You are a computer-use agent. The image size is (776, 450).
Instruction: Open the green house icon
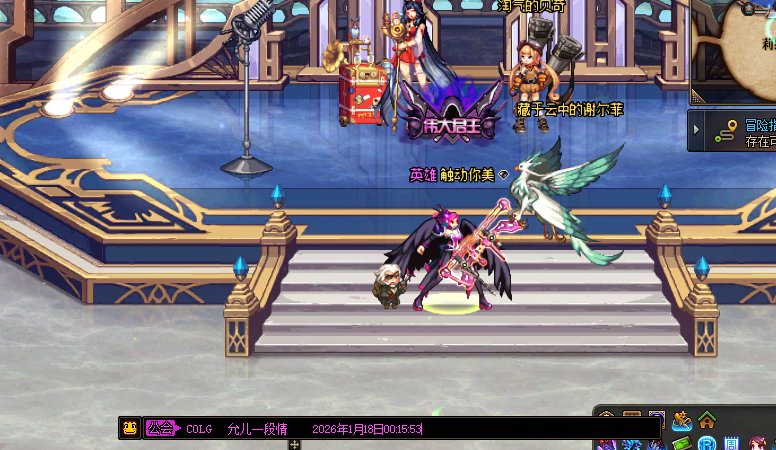(x=707, y=420)
